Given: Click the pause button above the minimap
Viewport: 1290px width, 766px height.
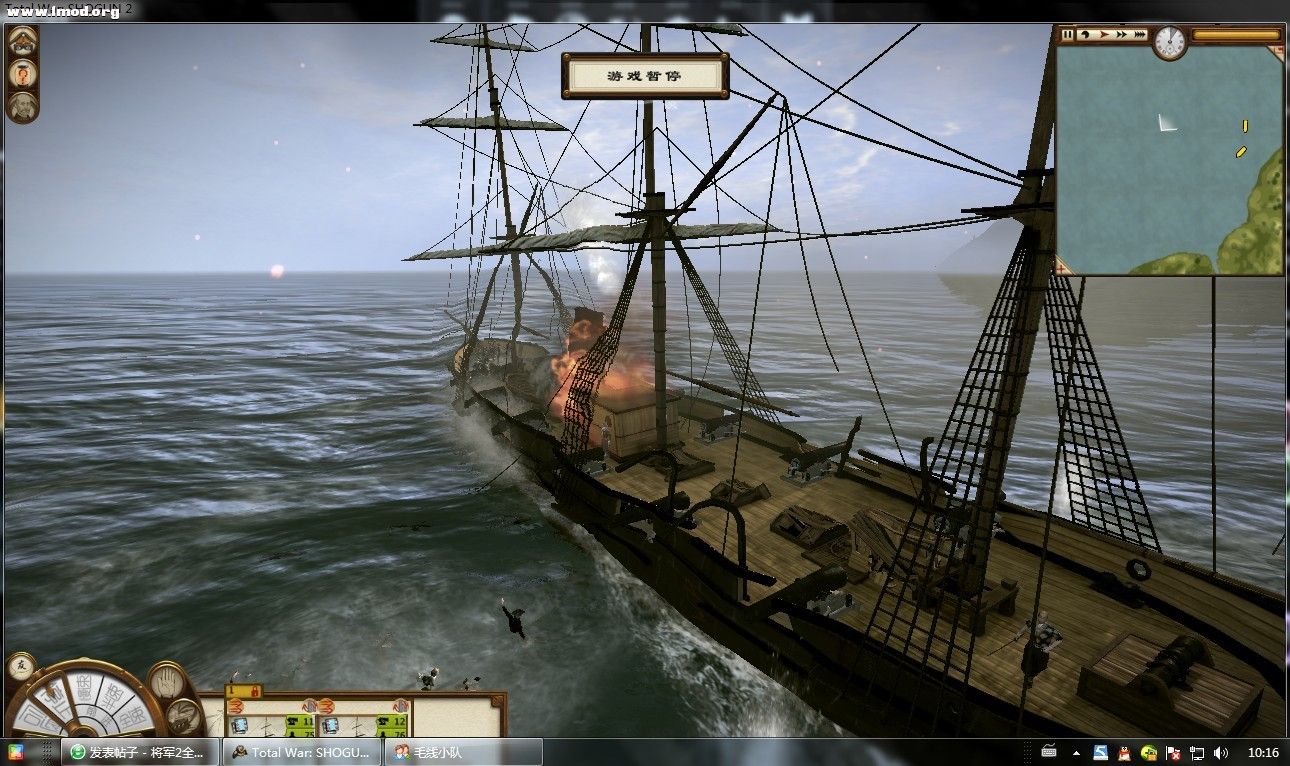Looking at the screenshot, I should tap(1067, 34).
